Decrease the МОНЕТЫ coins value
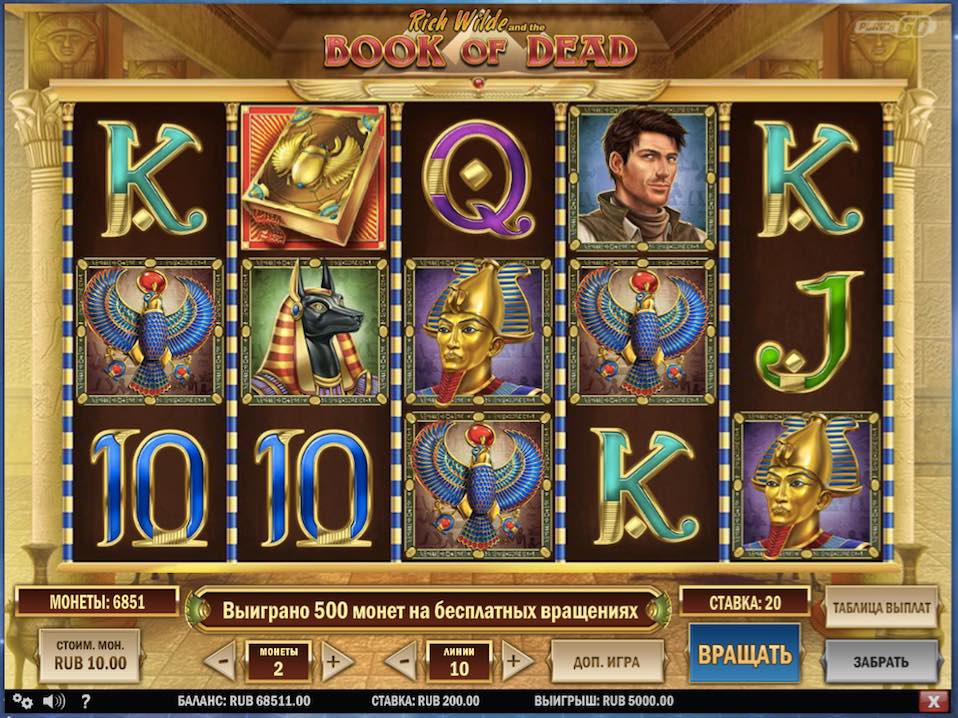This screenshot has width=958, height=718. pos(221,661)
